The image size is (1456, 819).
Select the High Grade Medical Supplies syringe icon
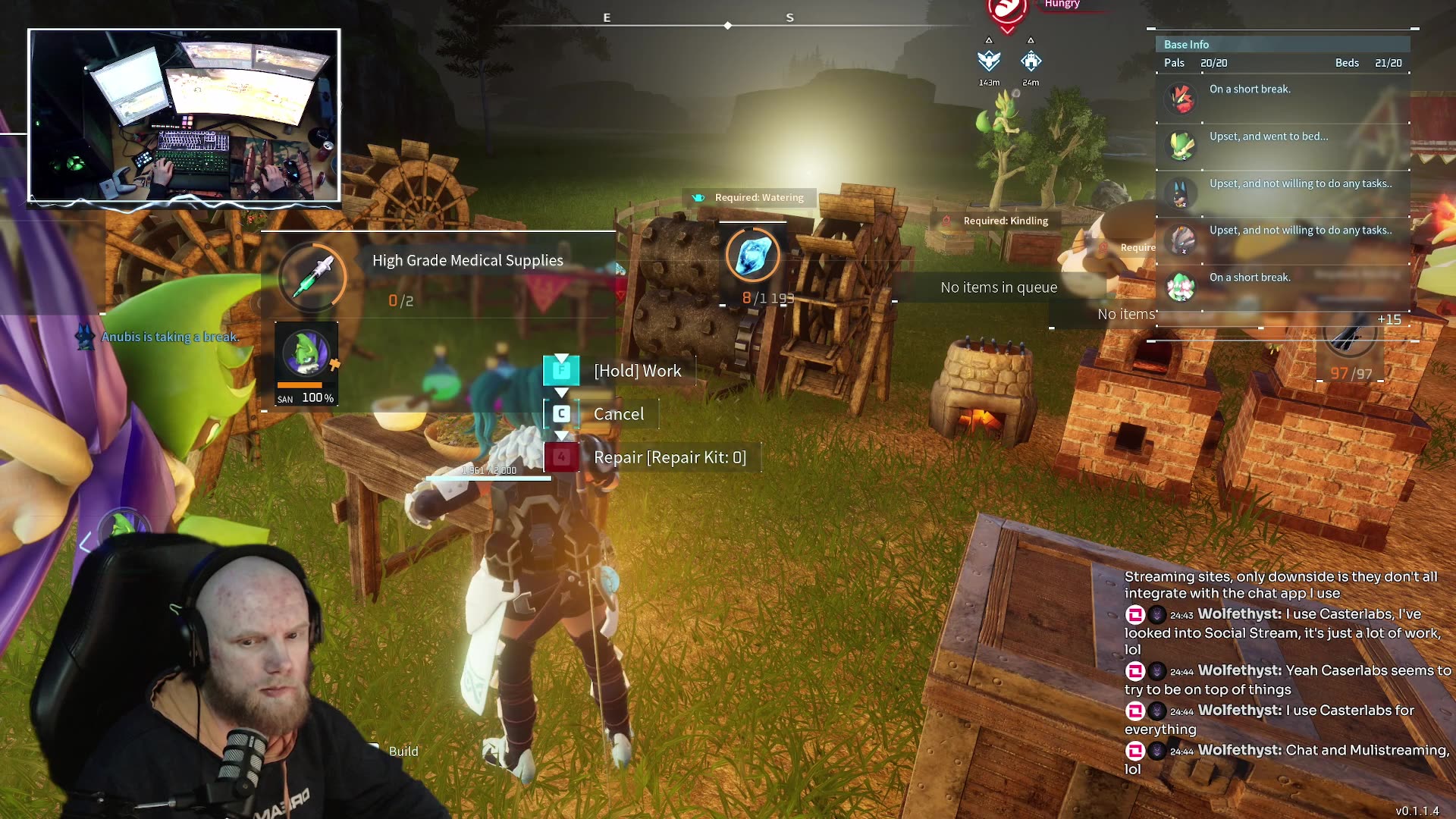coord(312,276)
